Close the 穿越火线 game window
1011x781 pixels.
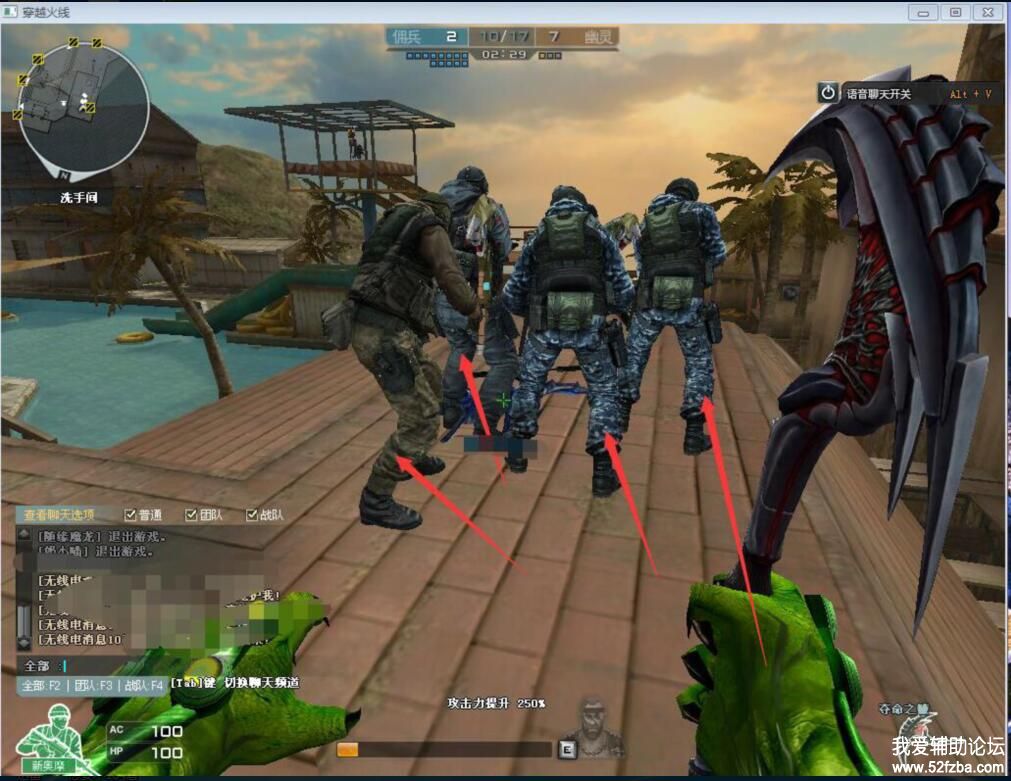pyautogui.click(x=987, y=12)
